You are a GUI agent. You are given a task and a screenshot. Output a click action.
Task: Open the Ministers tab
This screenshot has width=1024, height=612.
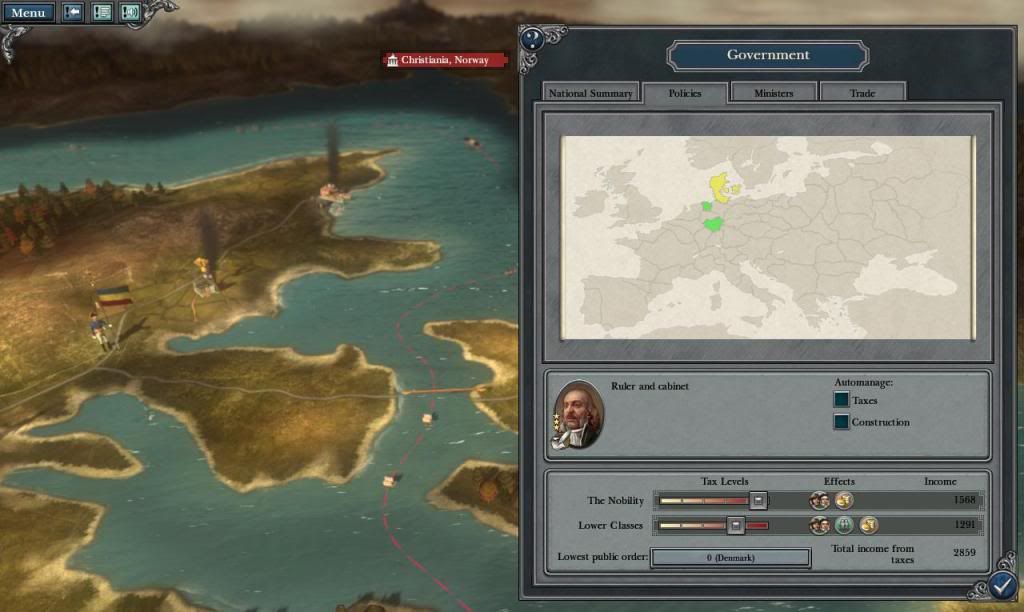774,93
